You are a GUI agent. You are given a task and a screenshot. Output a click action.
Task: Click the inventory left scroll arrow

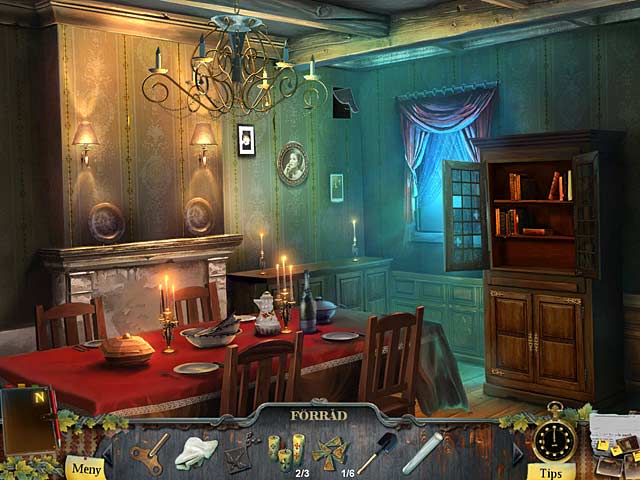pos(107,454)
